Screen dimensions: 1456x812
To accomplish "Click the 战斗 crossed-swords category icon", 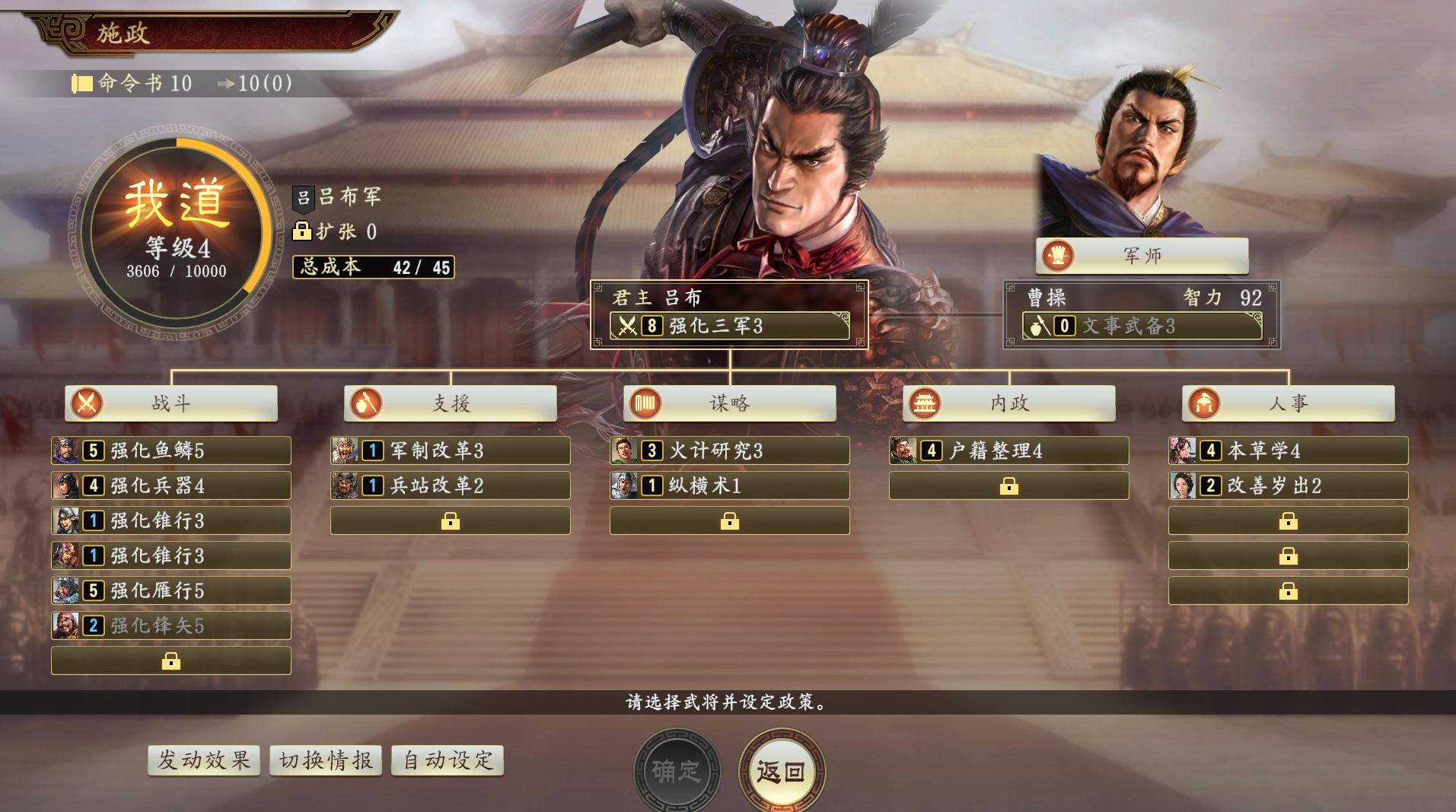I will tap(86, 403).
